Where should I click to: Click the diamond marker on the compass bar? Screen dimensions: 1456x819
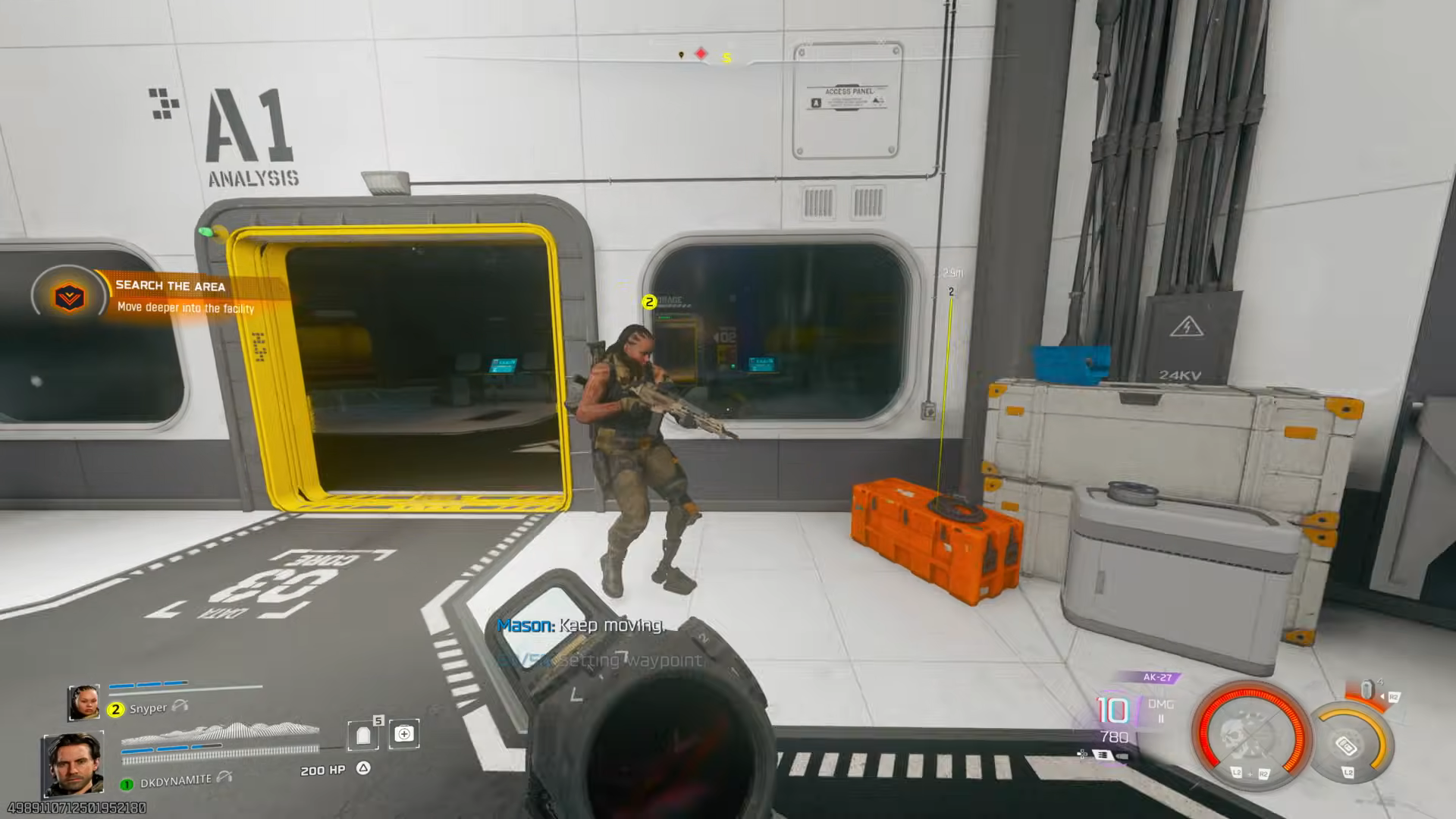click(x=700, y=53)
